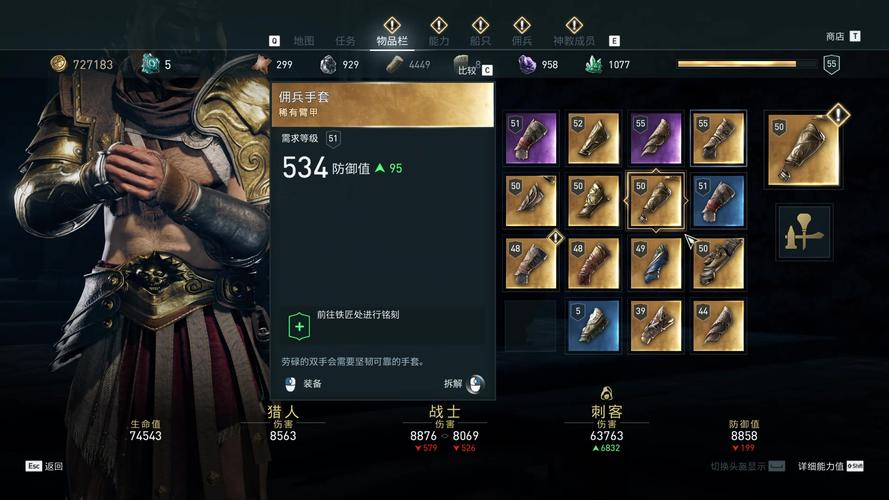
Task: Switch to the 地图 map tab
Action: click(304, 41)
